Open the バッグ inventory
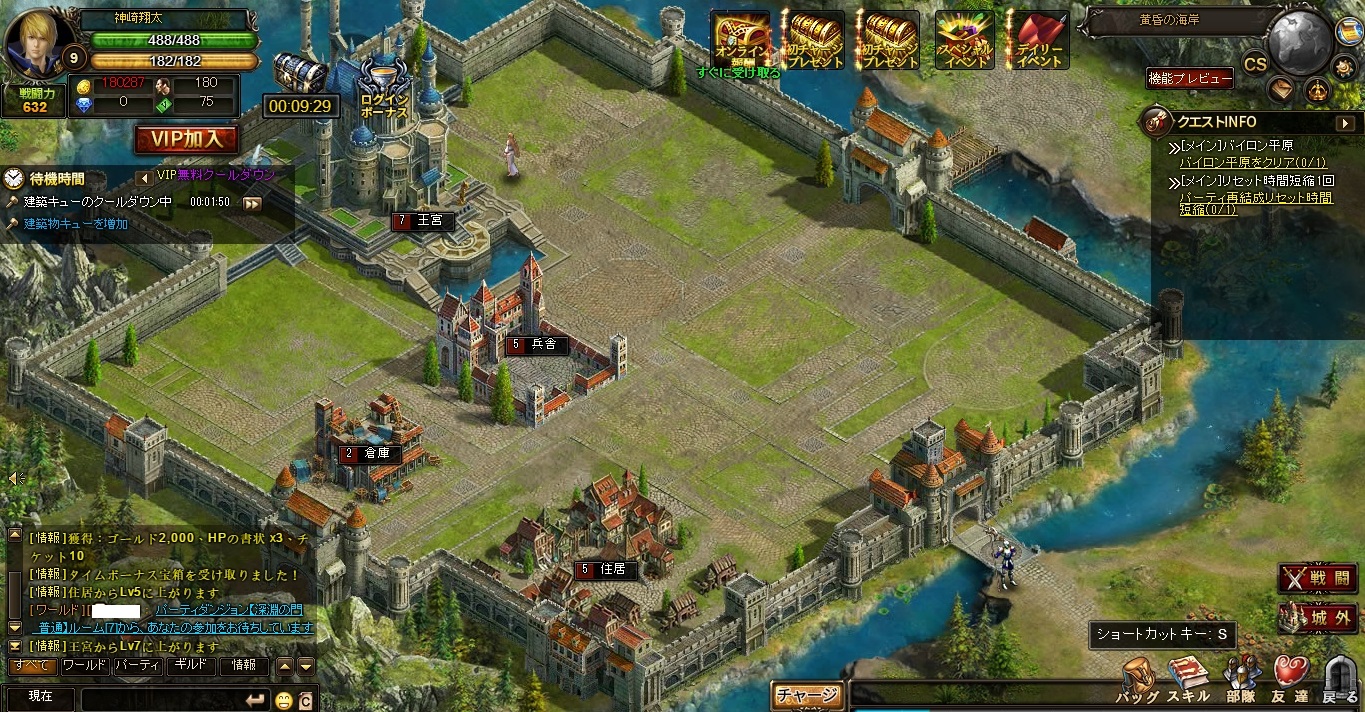The width and height of the screenshot is (1365, 712). click(1137, 680)
